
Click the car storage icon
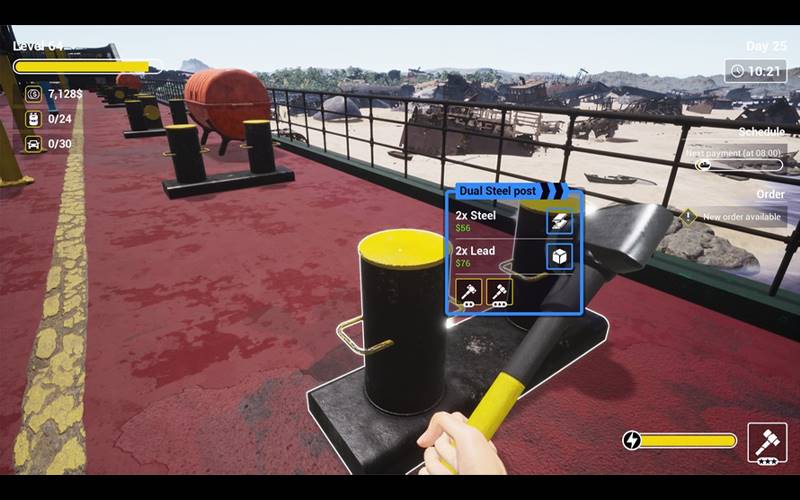[33, 143]
